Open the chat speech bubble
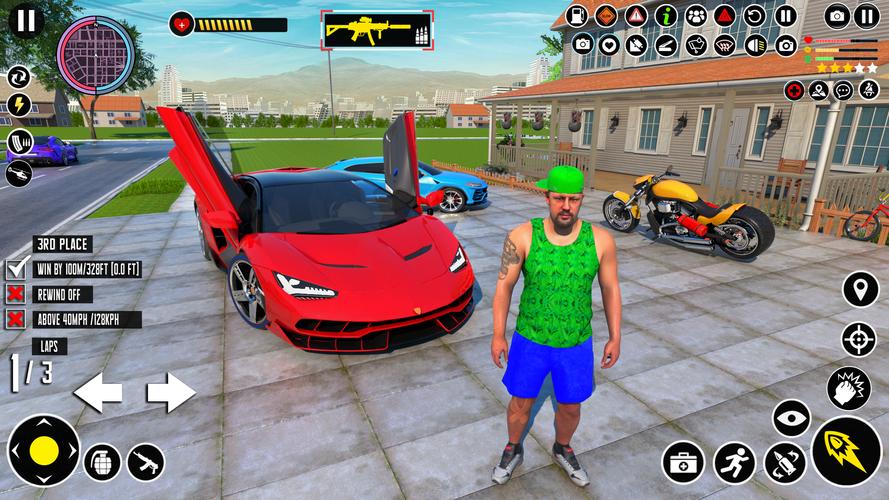This screenshot has width=889, height=500. (x=842, y=90)
